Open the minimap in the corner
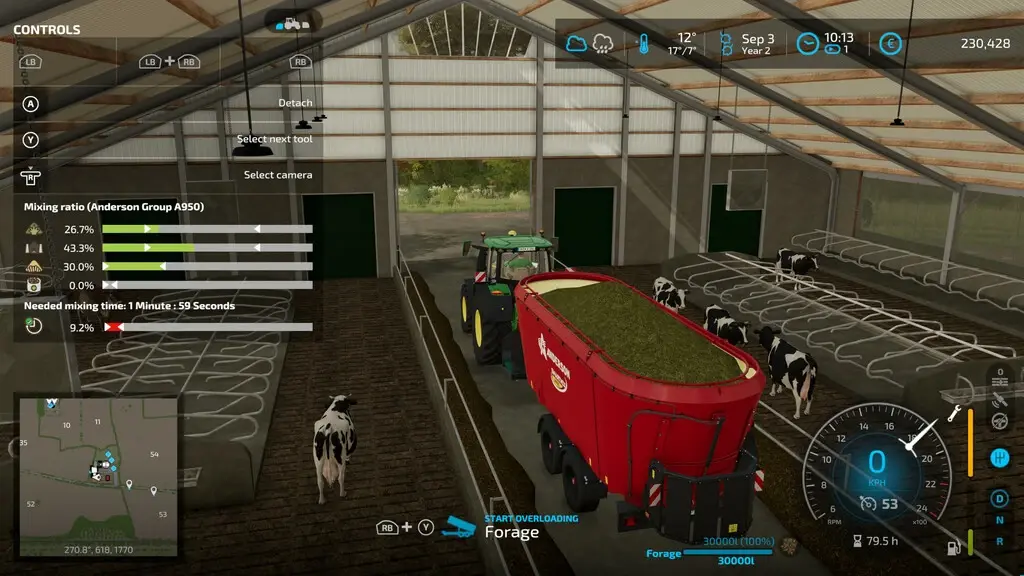 (x=98, y=476)
